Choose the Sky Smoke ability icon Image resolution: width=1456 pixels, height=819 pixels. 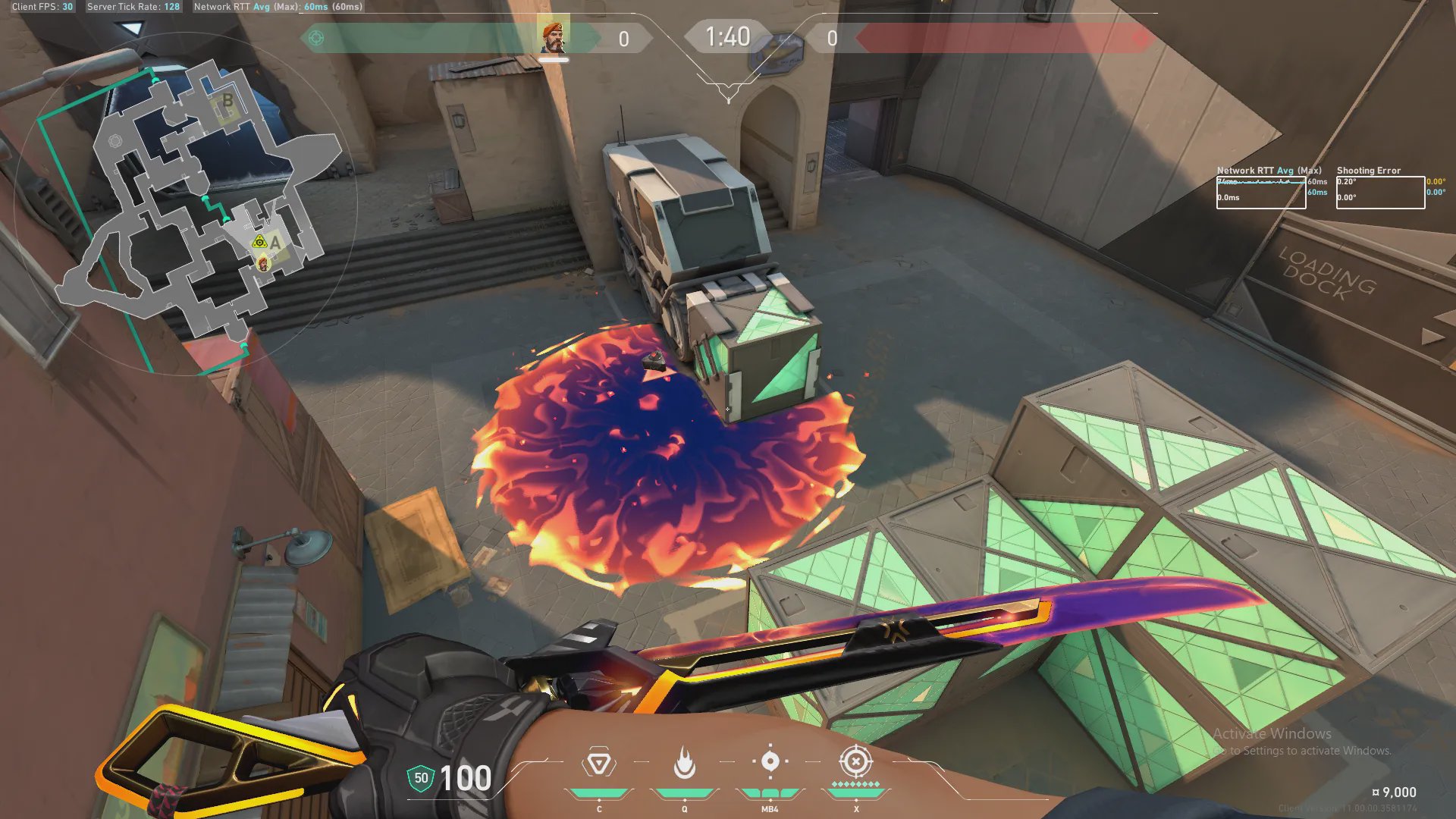(770, 761)
